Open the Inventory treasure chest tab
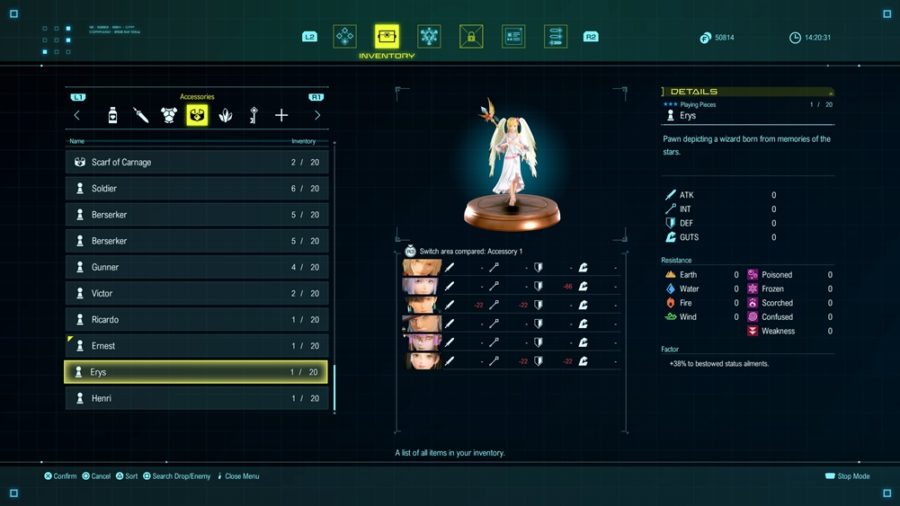 [386, 37]
